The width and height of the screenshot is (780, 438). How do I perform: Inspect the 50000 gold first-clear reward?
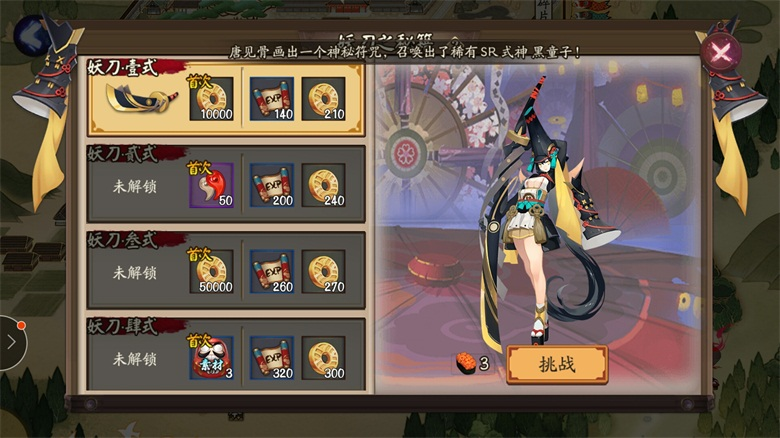click(211, 271)
